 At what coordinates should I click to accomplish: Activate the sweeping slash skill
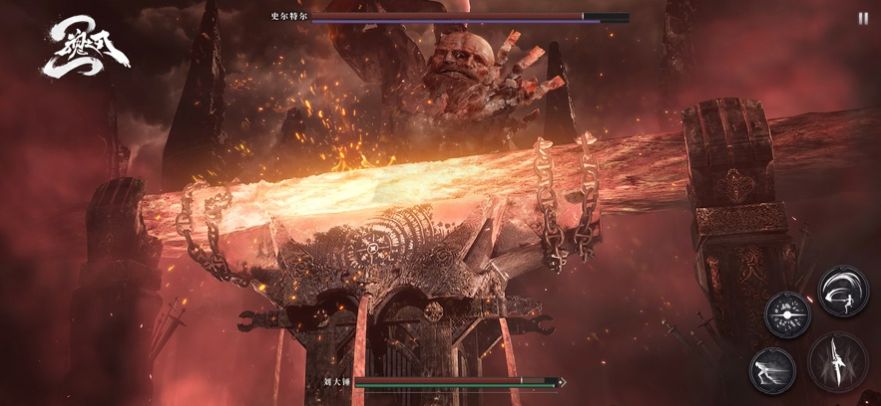[842, 291]
